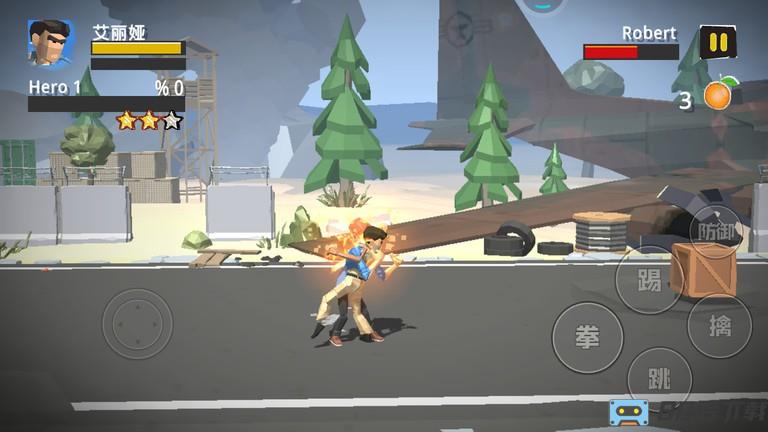Use the orange fruit item
This screenshot has height=432, width=768.
[719, 95]
